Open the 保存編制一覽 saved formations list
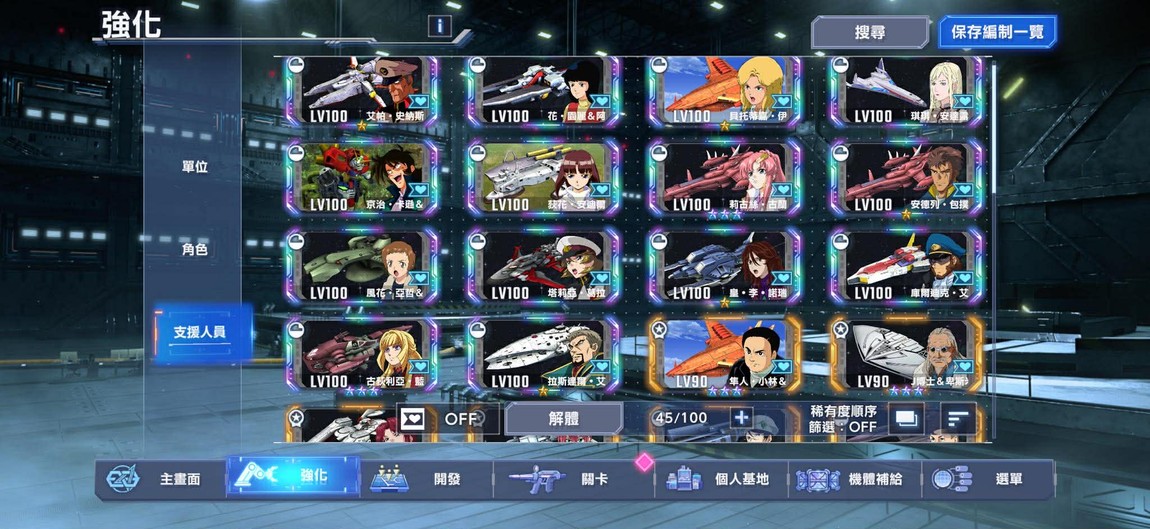 click(x=997, y=32)
